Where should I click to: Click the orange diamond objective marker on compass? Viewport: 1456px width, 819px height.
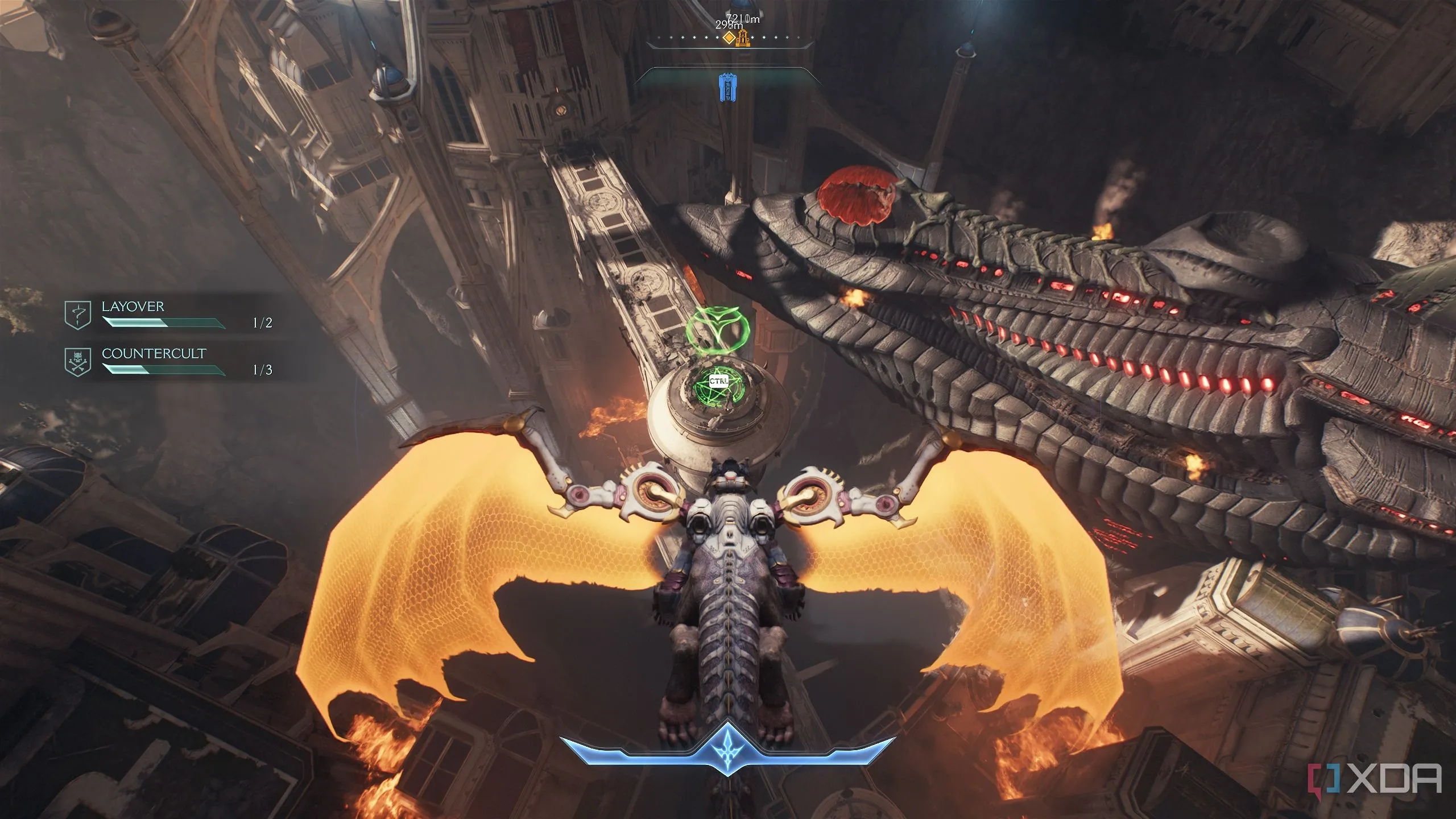coord(729,38)
